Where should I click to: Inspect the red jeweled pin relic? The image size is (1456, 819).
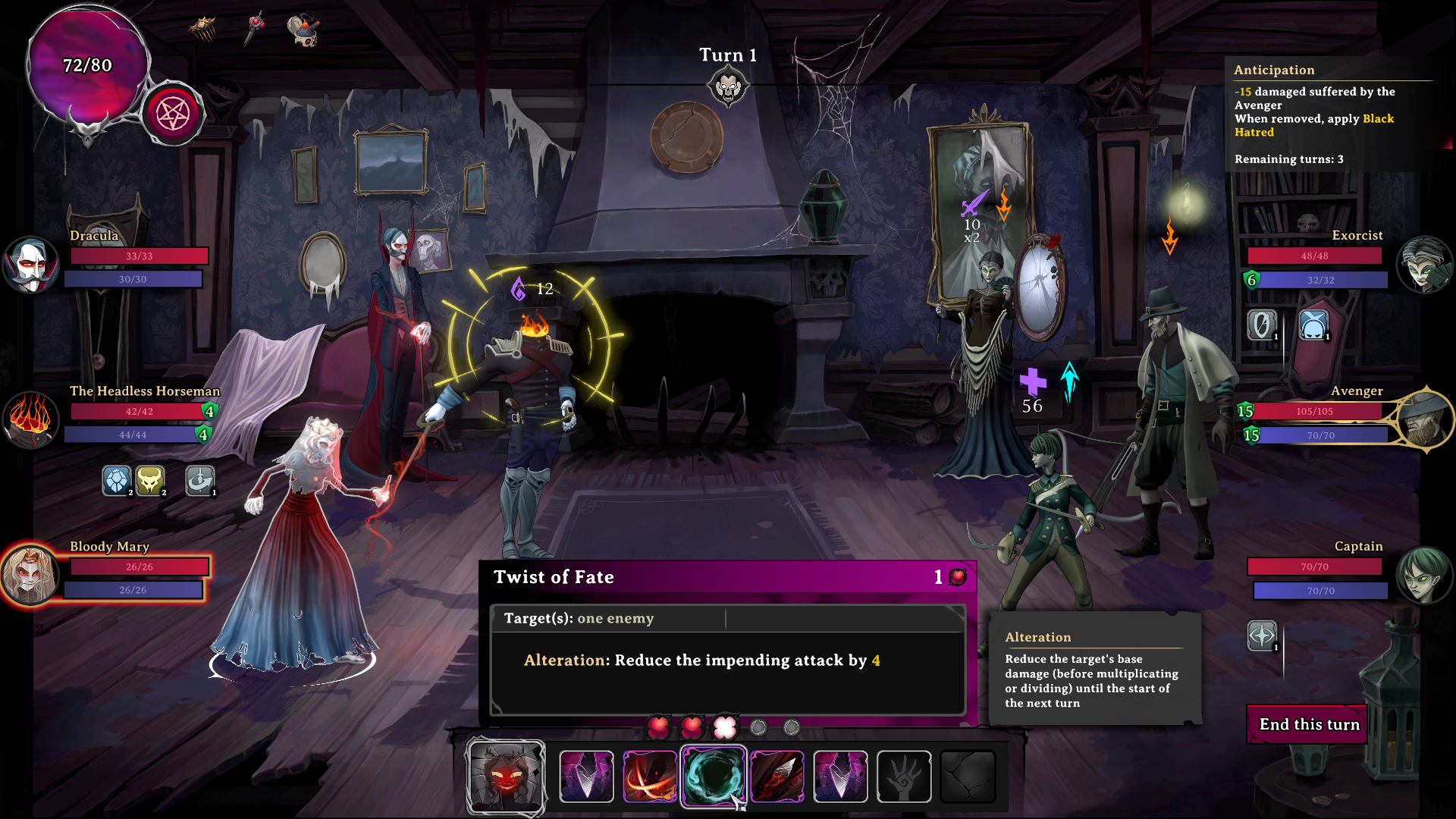(256, 28)
